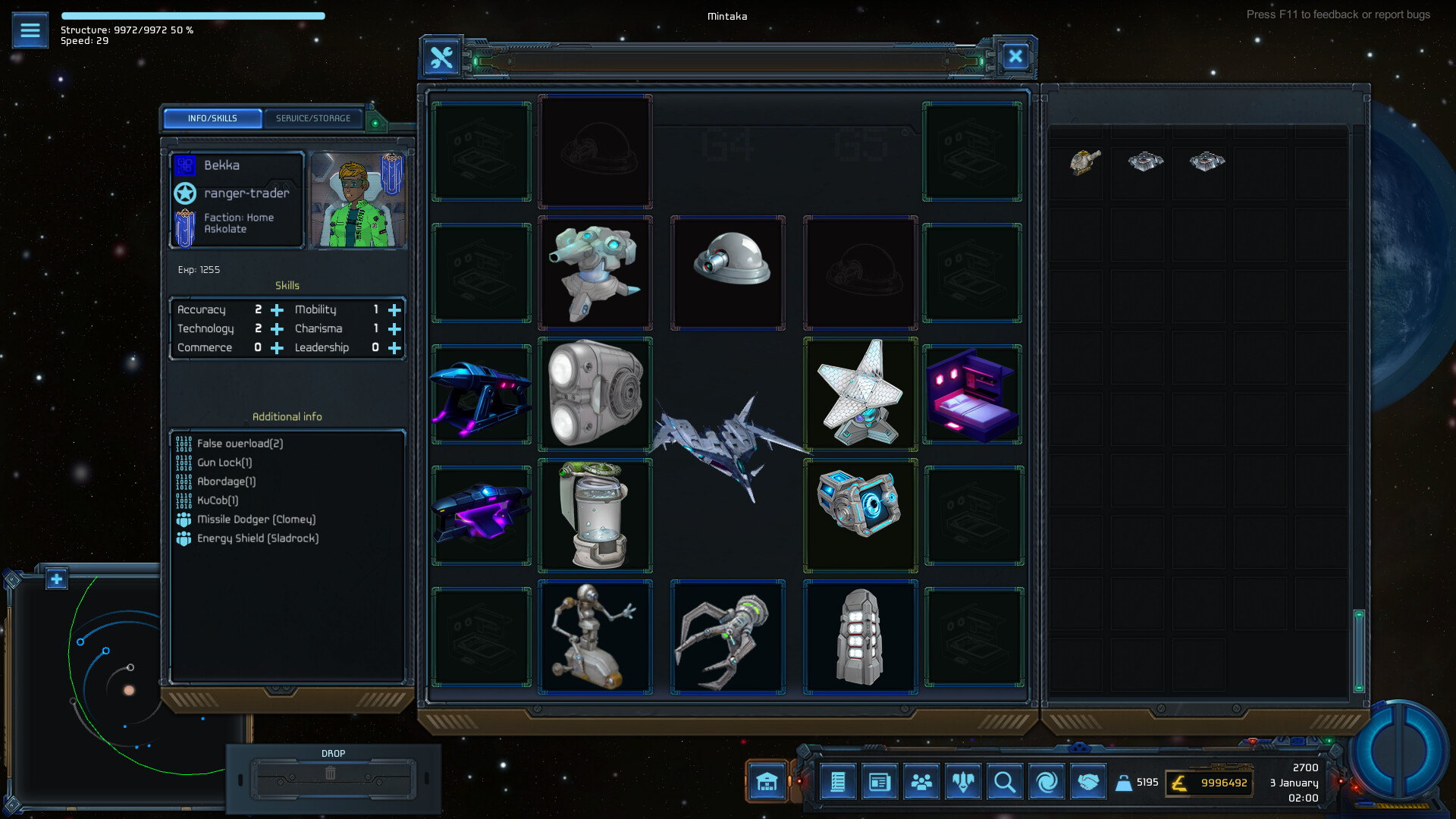Click the wrench icon on the equipment window
Screen dimensions: 1456x819
pyautogui.click(x=441, y=57)
